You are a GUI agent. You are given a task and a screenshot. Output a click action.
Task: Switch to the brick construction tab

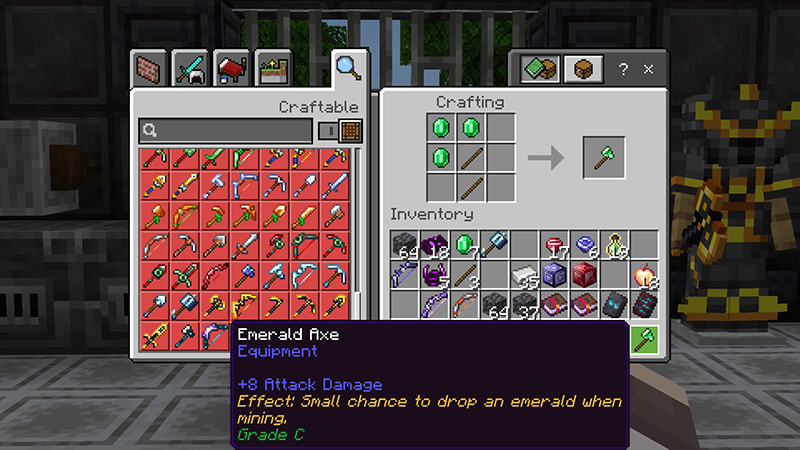click(x=149, y=68)
